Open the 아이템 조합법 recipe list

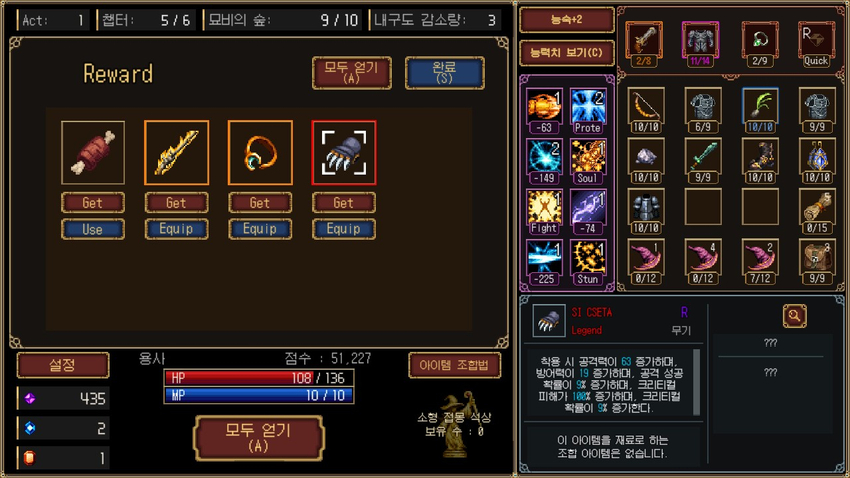454,366
